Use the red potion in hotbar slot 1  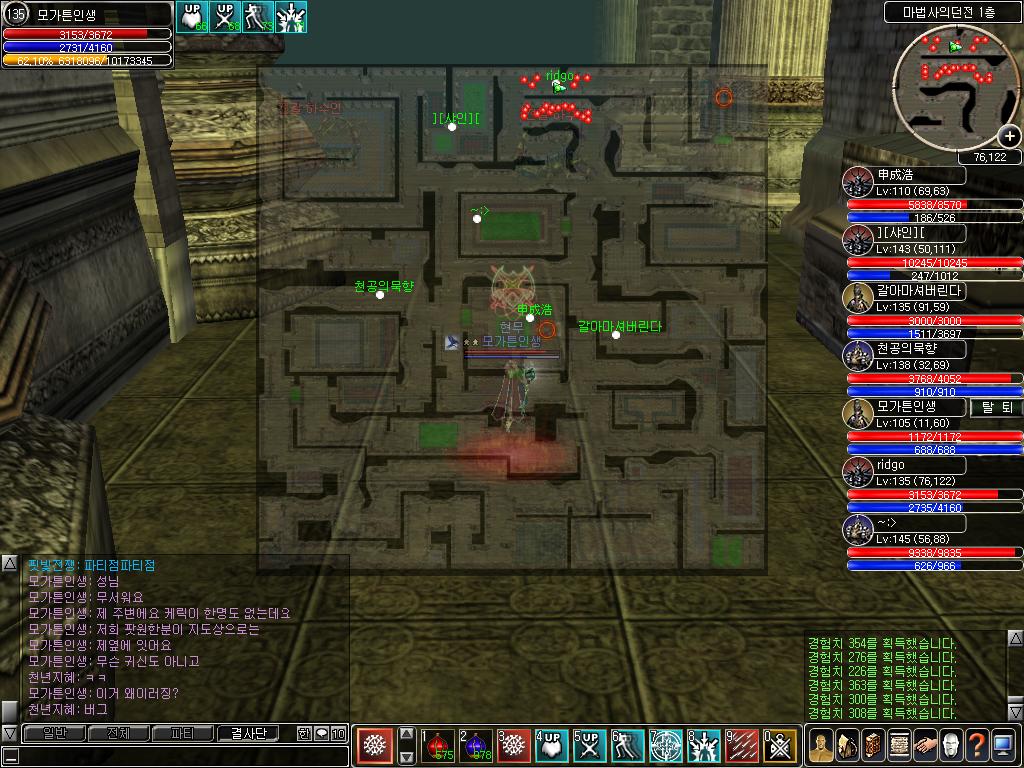coord(438,746)
